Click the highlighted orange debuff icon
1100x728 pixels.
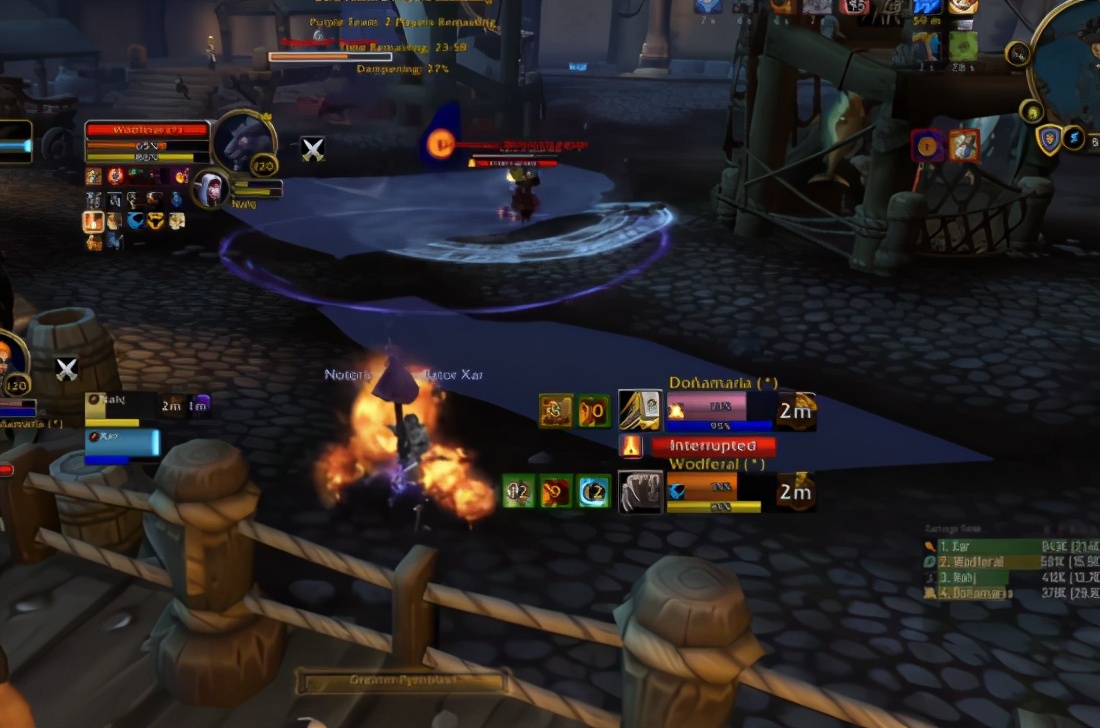click(94, 221)
